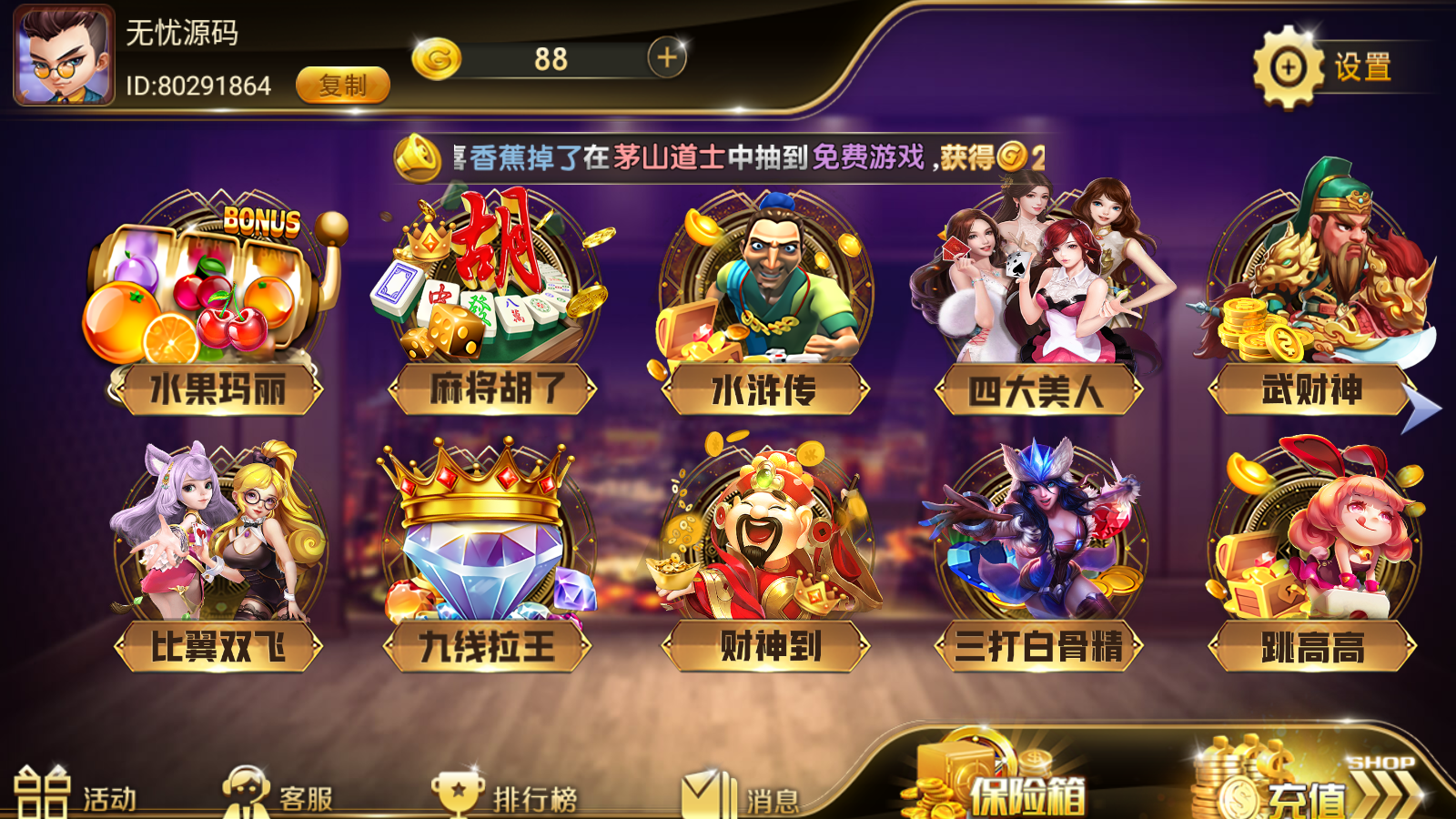Click the gold coin icon beside the balance
The height and width of the screenshot is (819, 1456).
coord(437,57)
